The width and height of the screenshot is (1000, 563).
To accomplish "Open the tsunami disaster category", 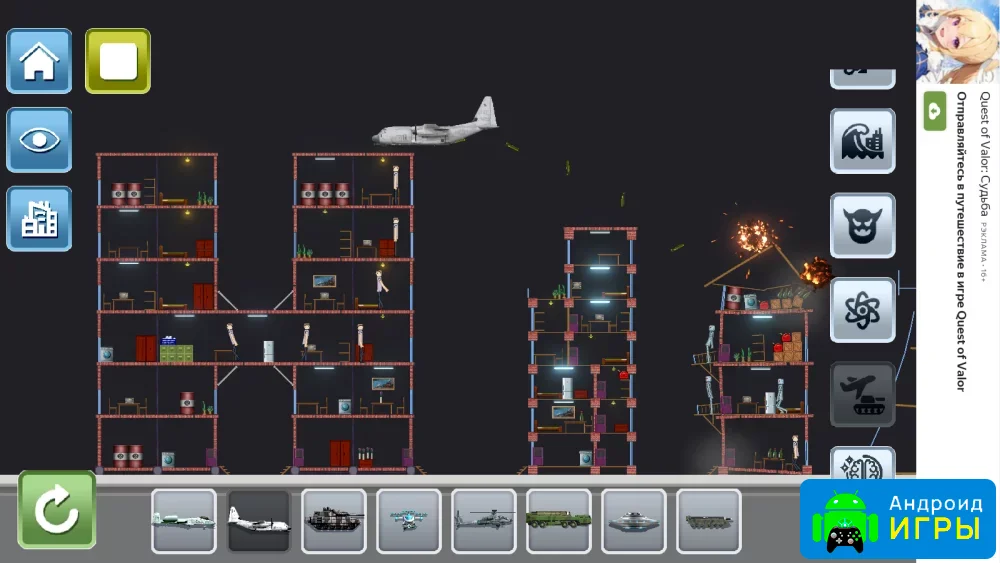I will click(862, 141).
